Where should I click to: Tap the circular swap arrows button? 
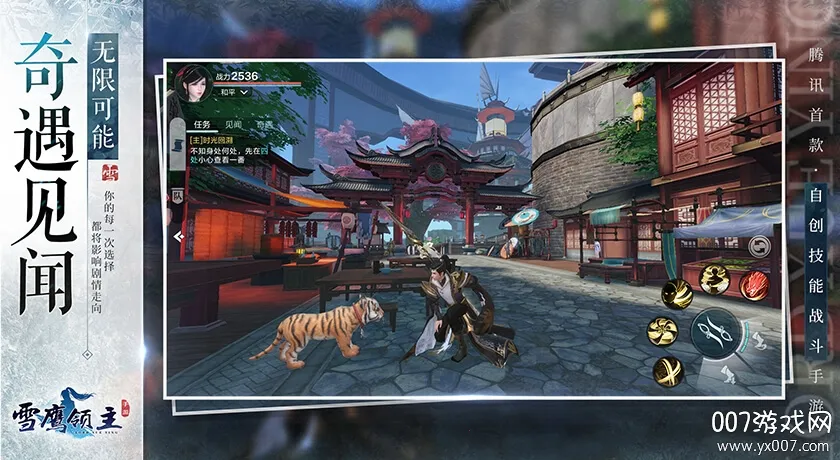[758, 246]
